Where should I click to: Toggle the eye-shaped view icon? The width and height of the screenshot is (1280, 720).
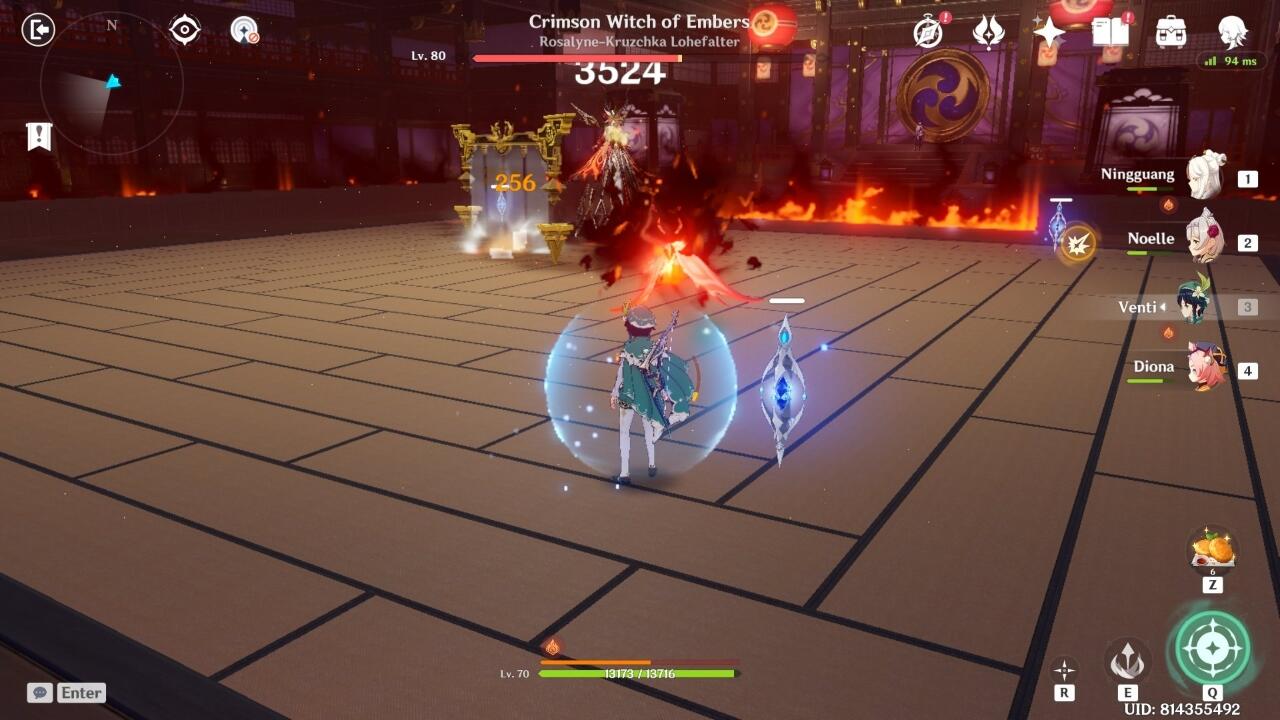185,30
